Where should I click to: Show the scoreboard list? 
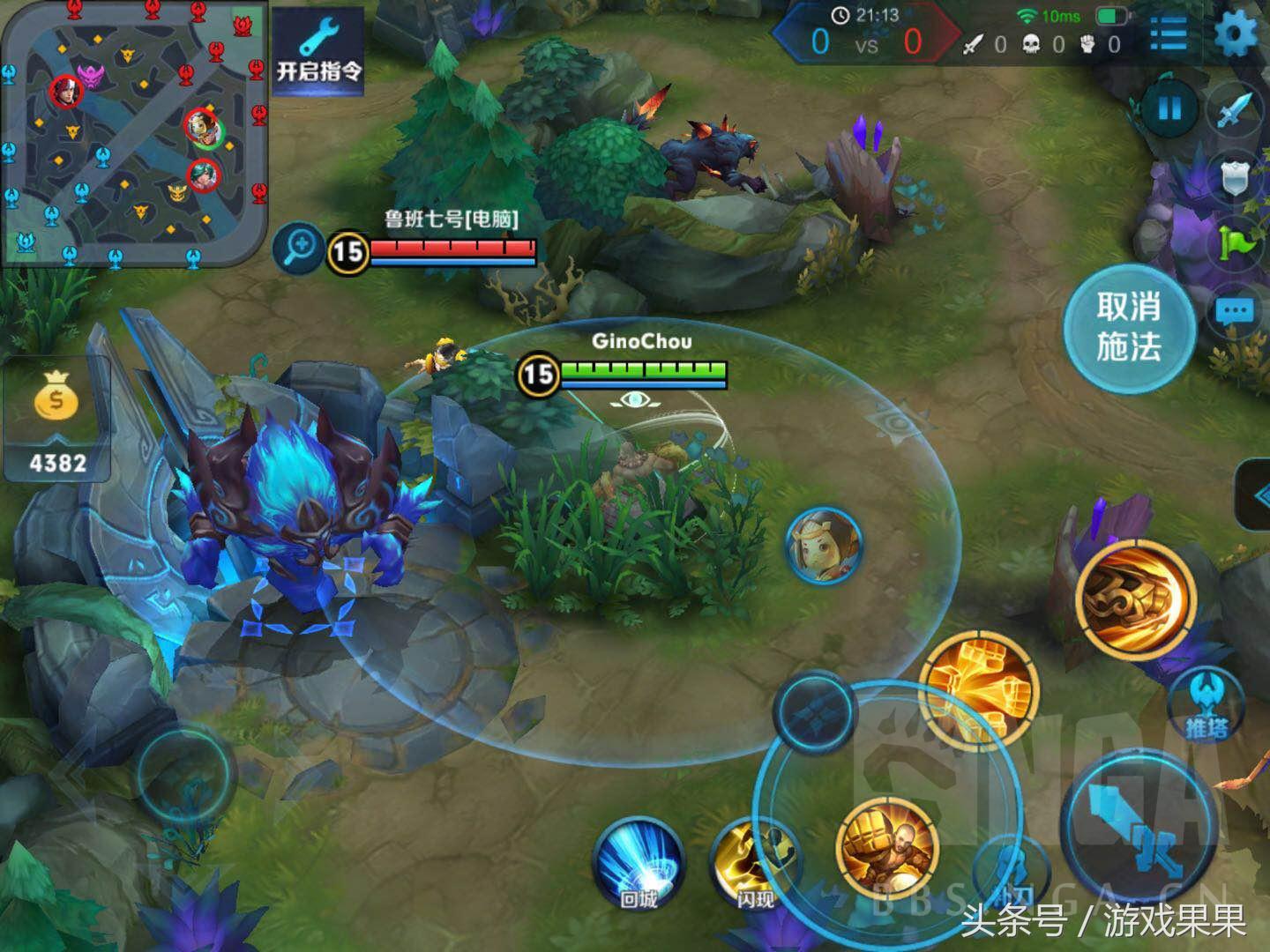point(1169,34)
